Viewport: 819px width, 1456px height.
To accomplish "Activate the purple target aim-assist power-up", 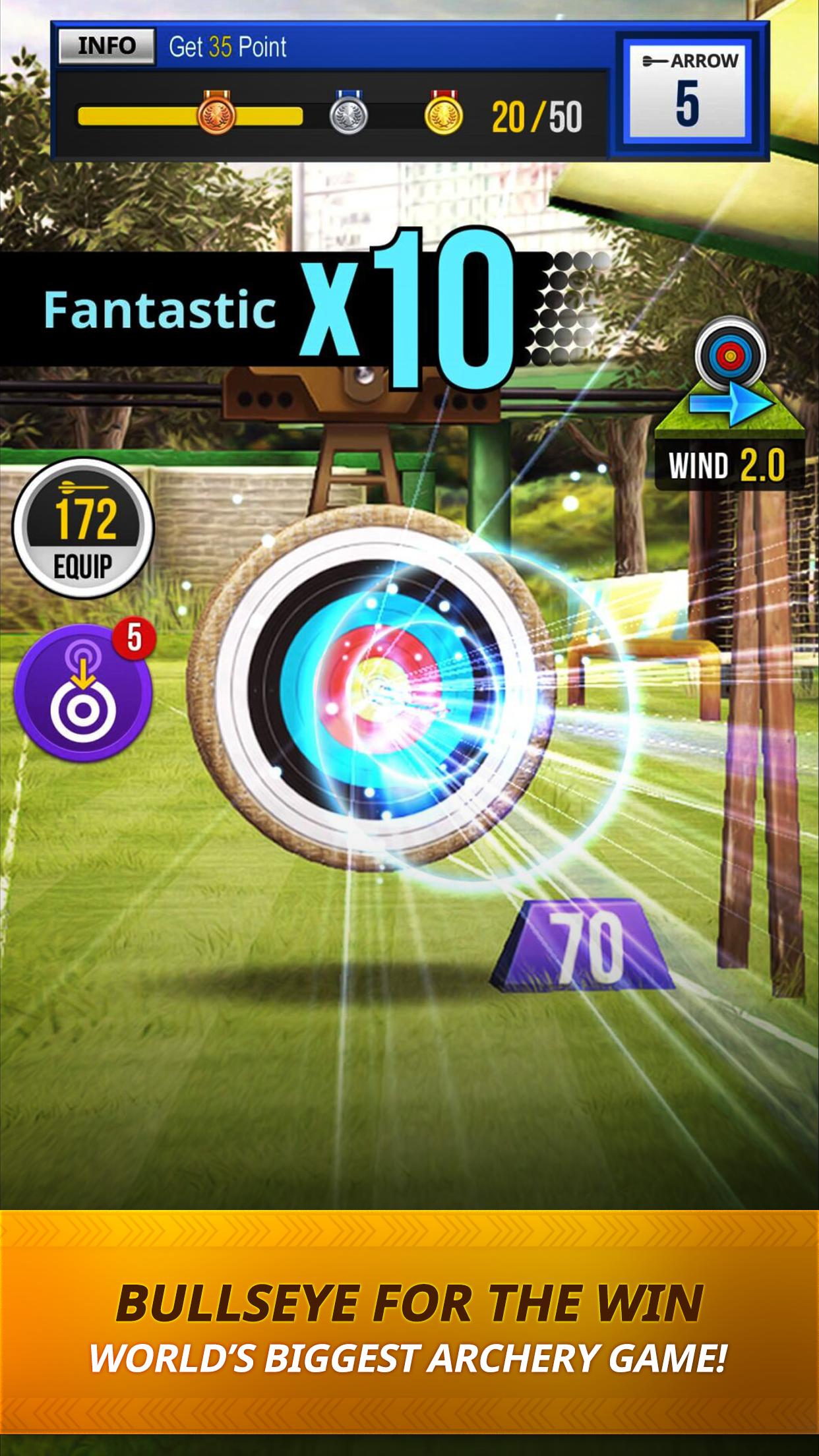I will [x=83, y=692].
